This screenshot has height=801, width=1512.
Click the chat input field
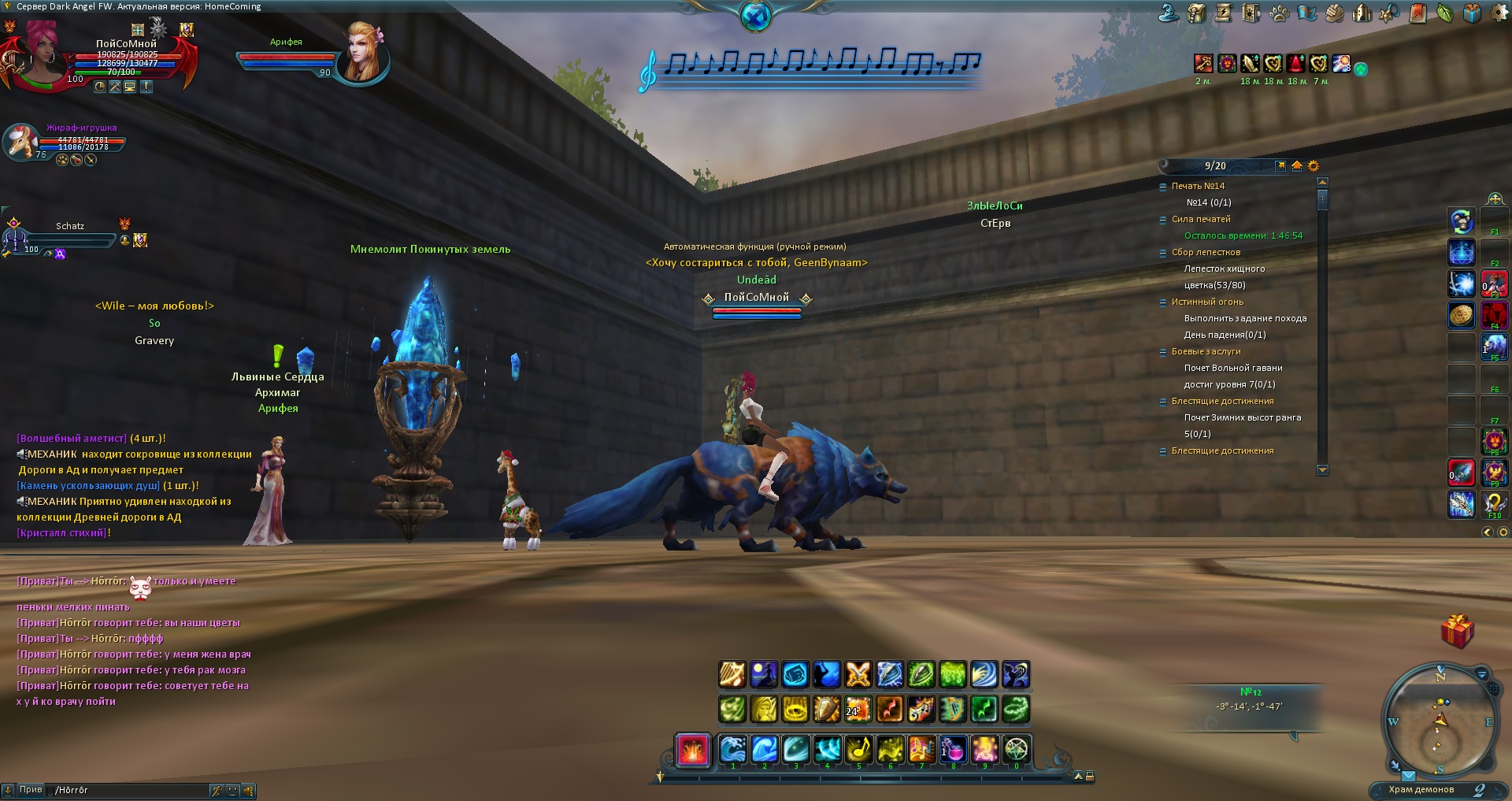(130, 790)
